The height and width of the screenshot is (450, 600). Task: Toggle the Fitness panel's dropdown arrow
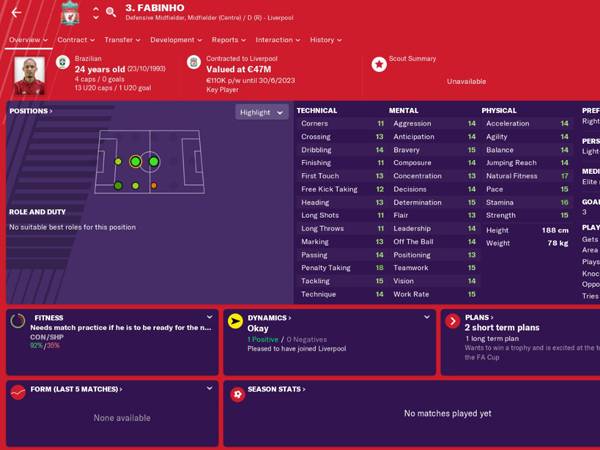point(208,317)
